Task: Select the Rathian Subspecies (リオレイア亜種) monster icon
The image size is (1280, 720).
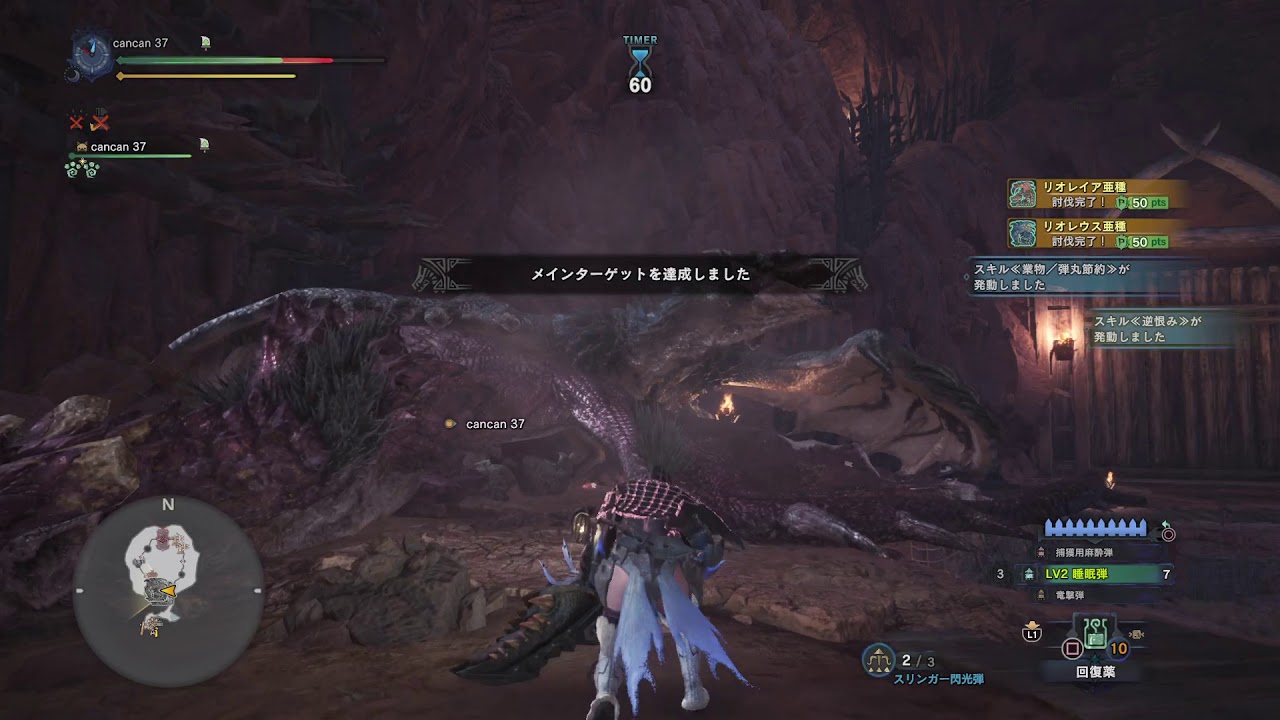Action: 1021,194
